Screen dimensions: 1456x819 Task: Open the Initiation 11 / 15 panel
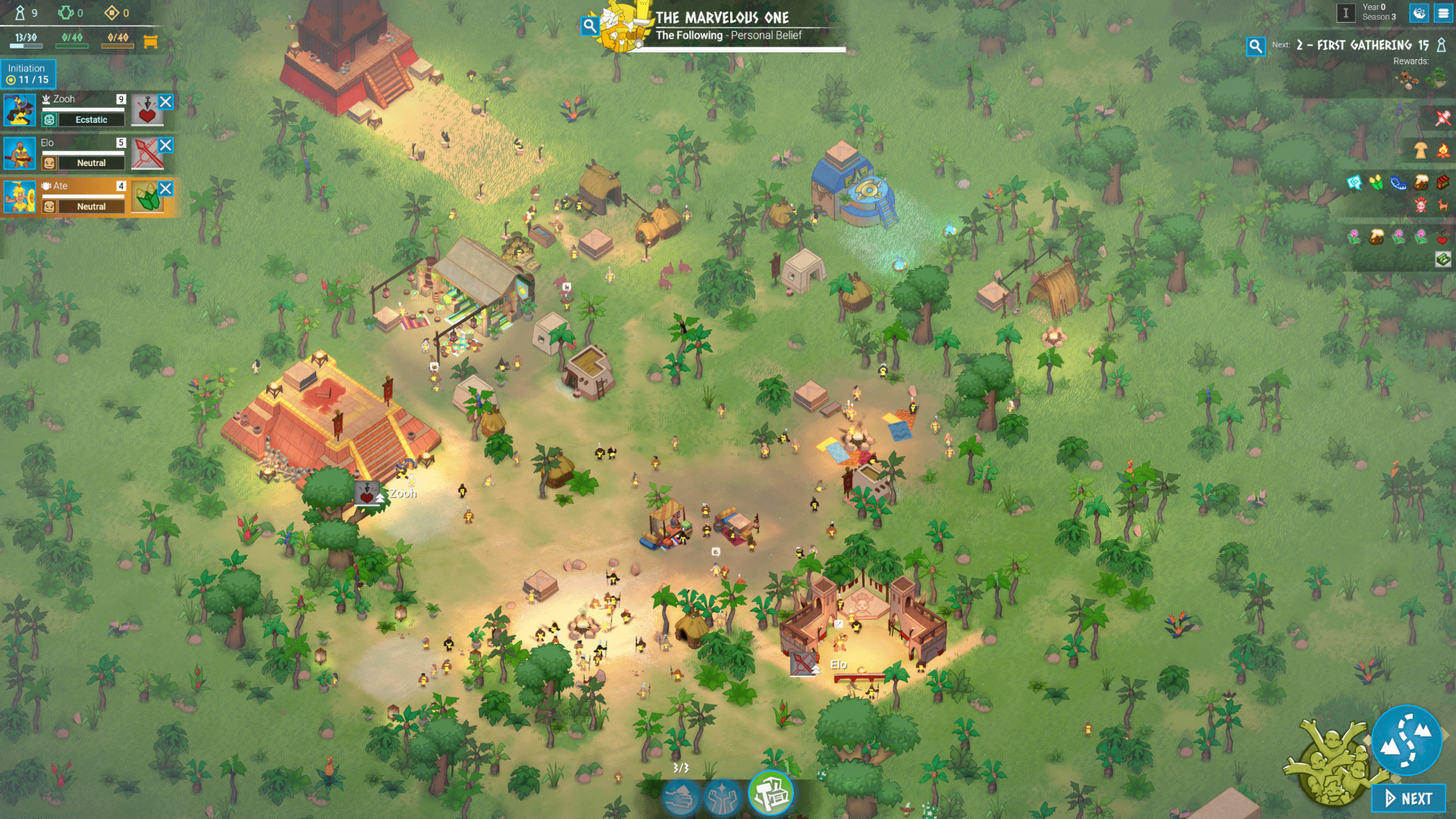tap(28, 74)
